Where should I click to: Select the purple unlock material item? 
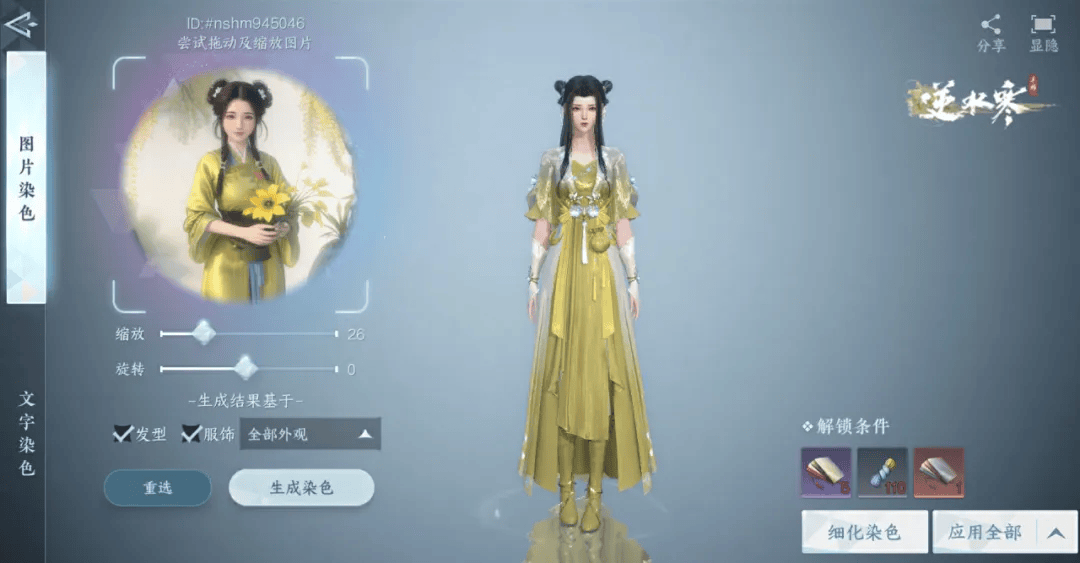point(826,473)
